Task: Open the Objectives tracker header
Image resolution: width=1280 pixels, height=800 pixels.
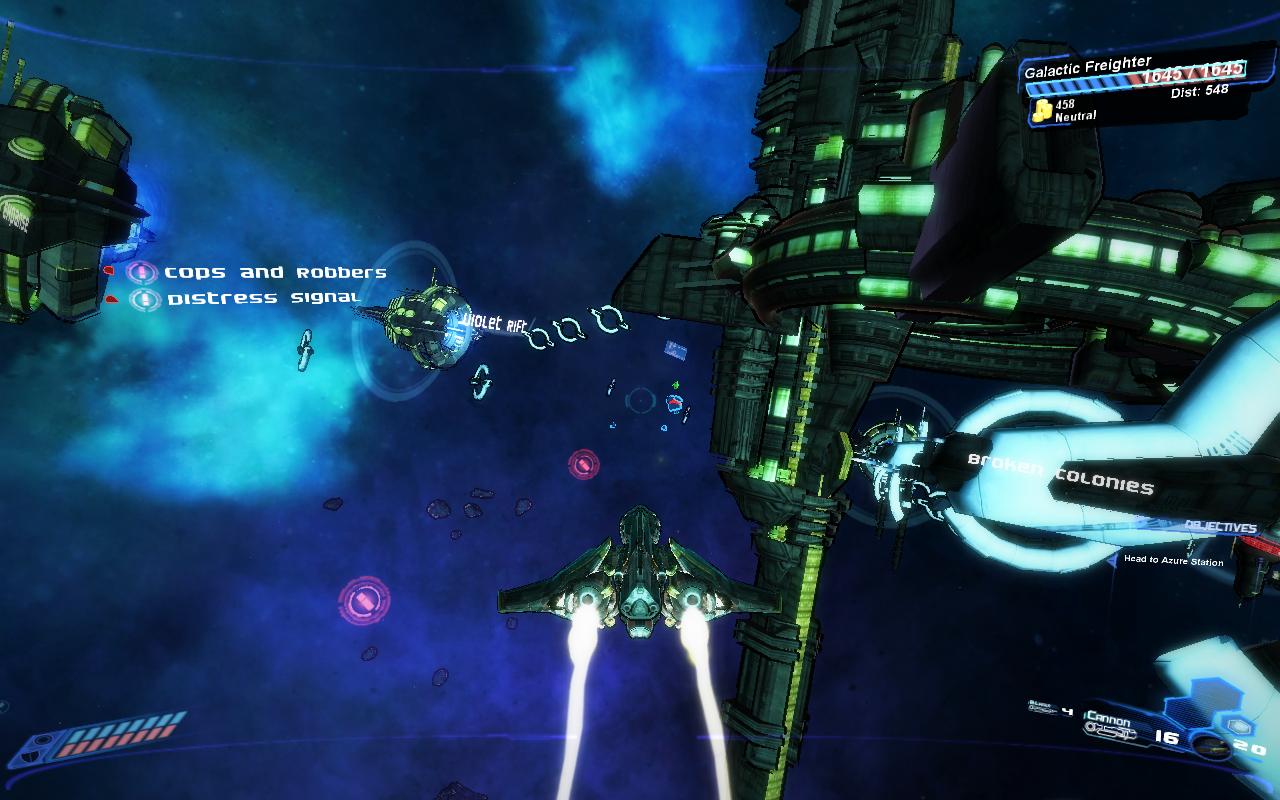Action: 1220,527
